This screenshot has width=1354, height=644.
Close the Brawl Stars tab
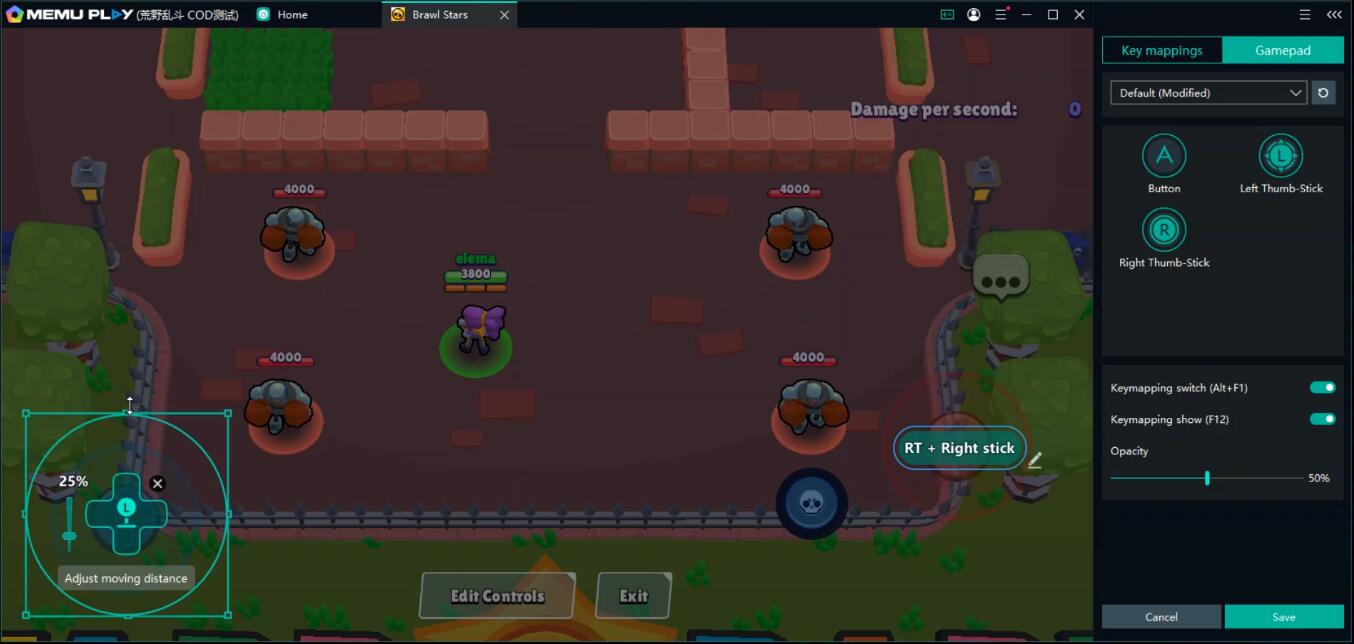pyautogui.click(x=504, y=15)
